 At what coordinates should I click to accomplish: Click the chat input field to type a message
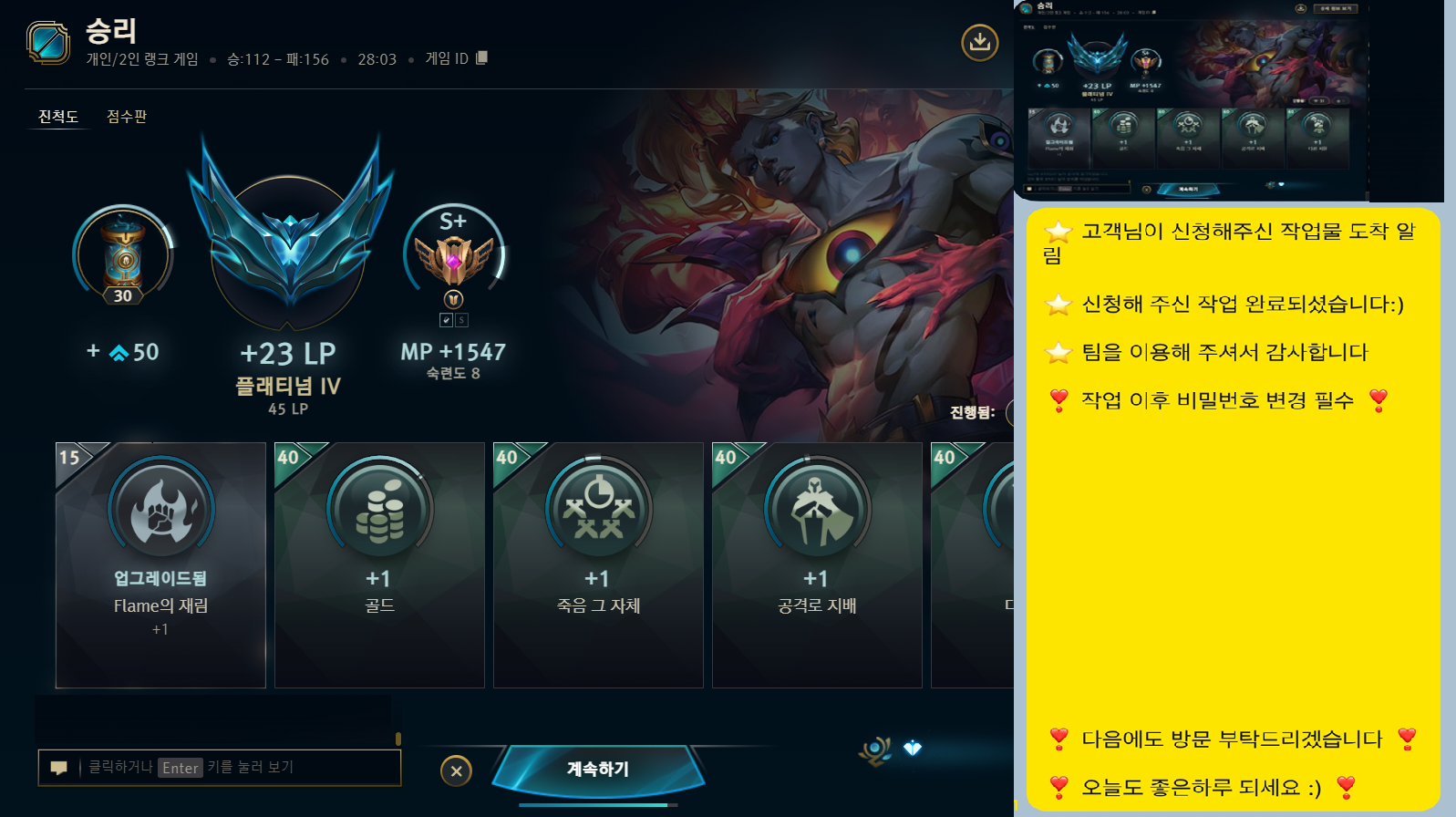228,768
